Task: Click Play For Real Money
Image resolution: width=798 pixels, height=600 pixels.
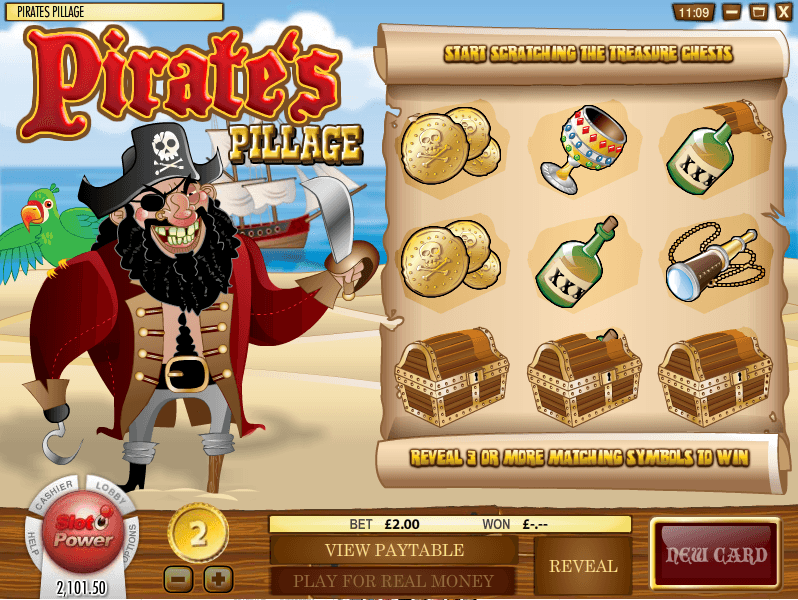Action: (x=393, y=581)
